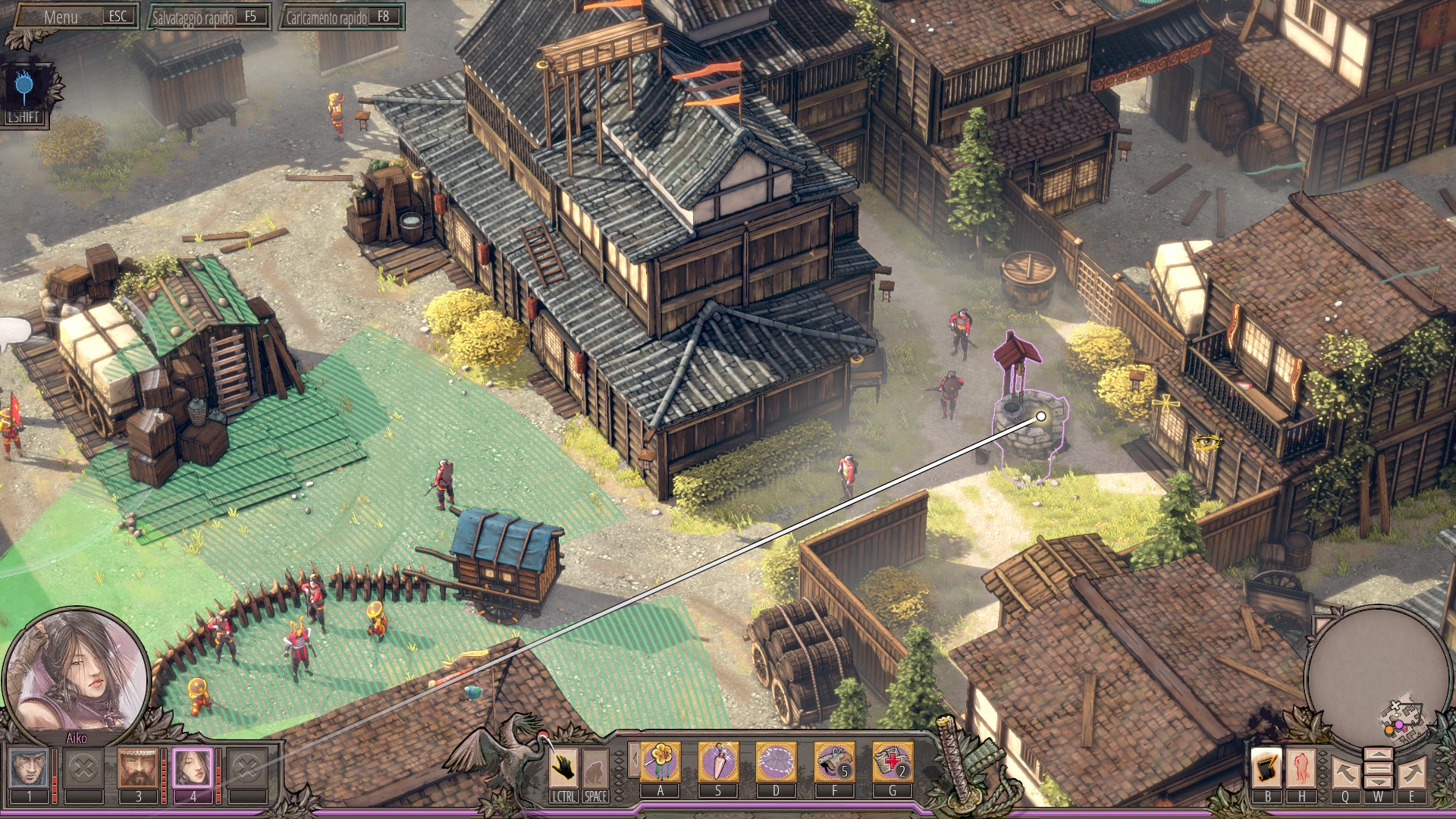Rotate the camera left with the Q arrow
The width and height of the screenshot is (1456, 819).
tap(1347, 772)
